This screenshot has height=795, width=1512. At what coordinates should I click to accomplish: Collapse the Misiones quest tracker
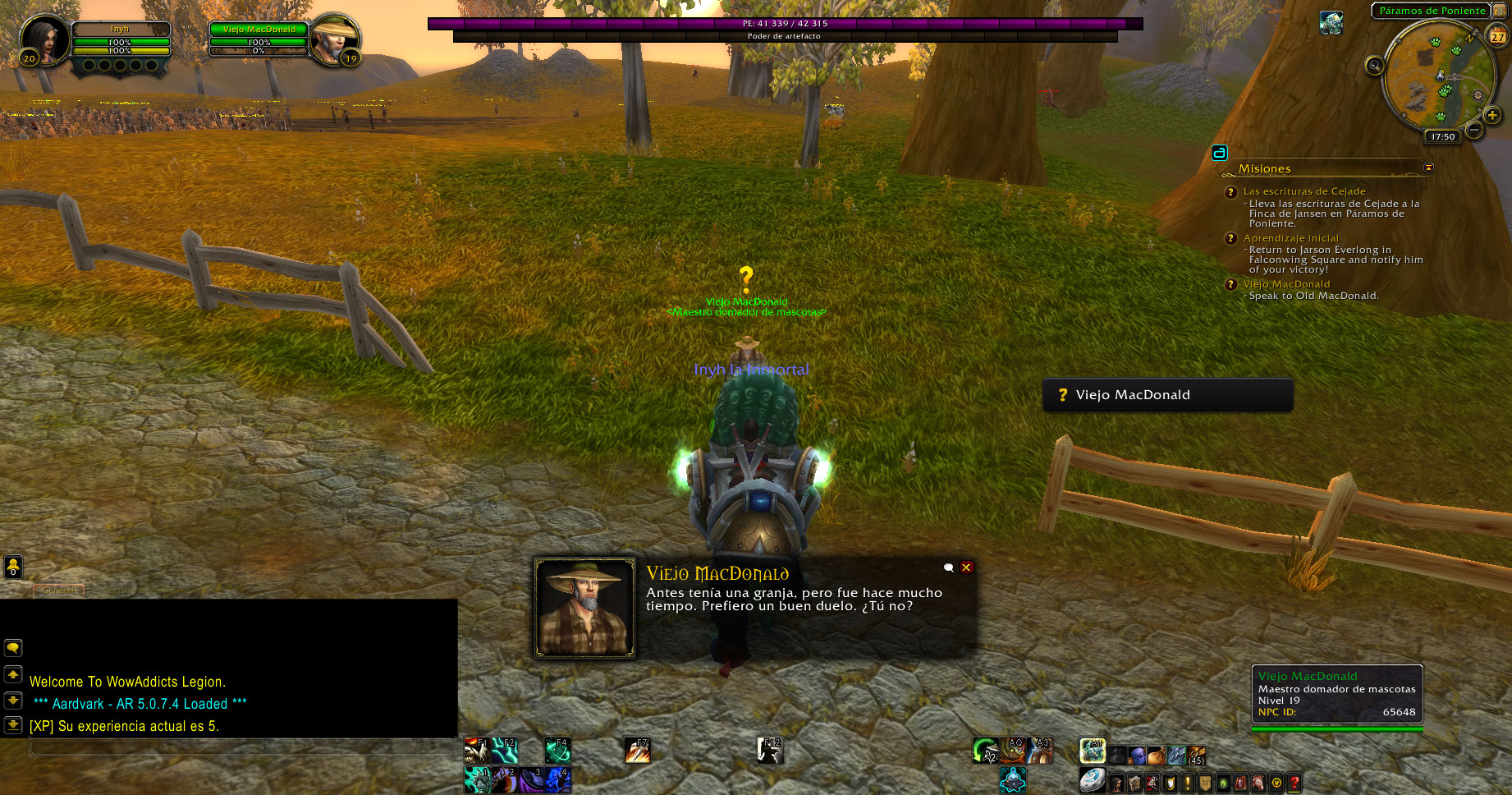click(x=1428, y=168)
